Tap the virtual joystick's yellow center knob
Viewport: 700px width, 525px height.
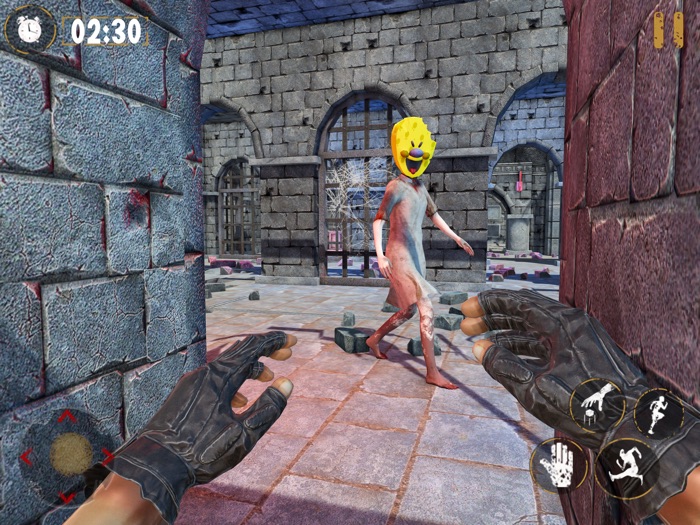point(71,455)
